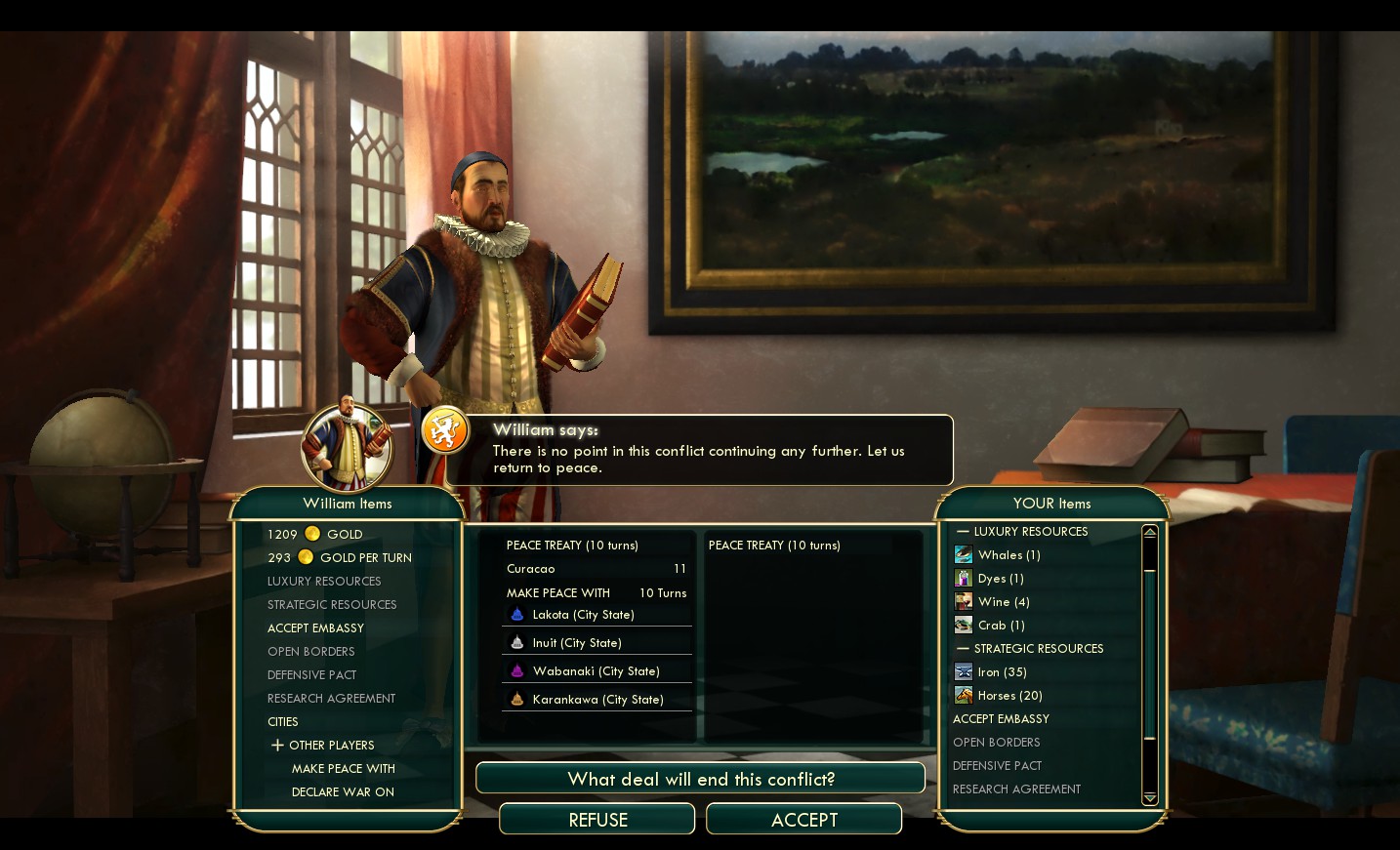The image size is (1400, 850).
Task: Select Declare War On option
Action: click(343, 791)
